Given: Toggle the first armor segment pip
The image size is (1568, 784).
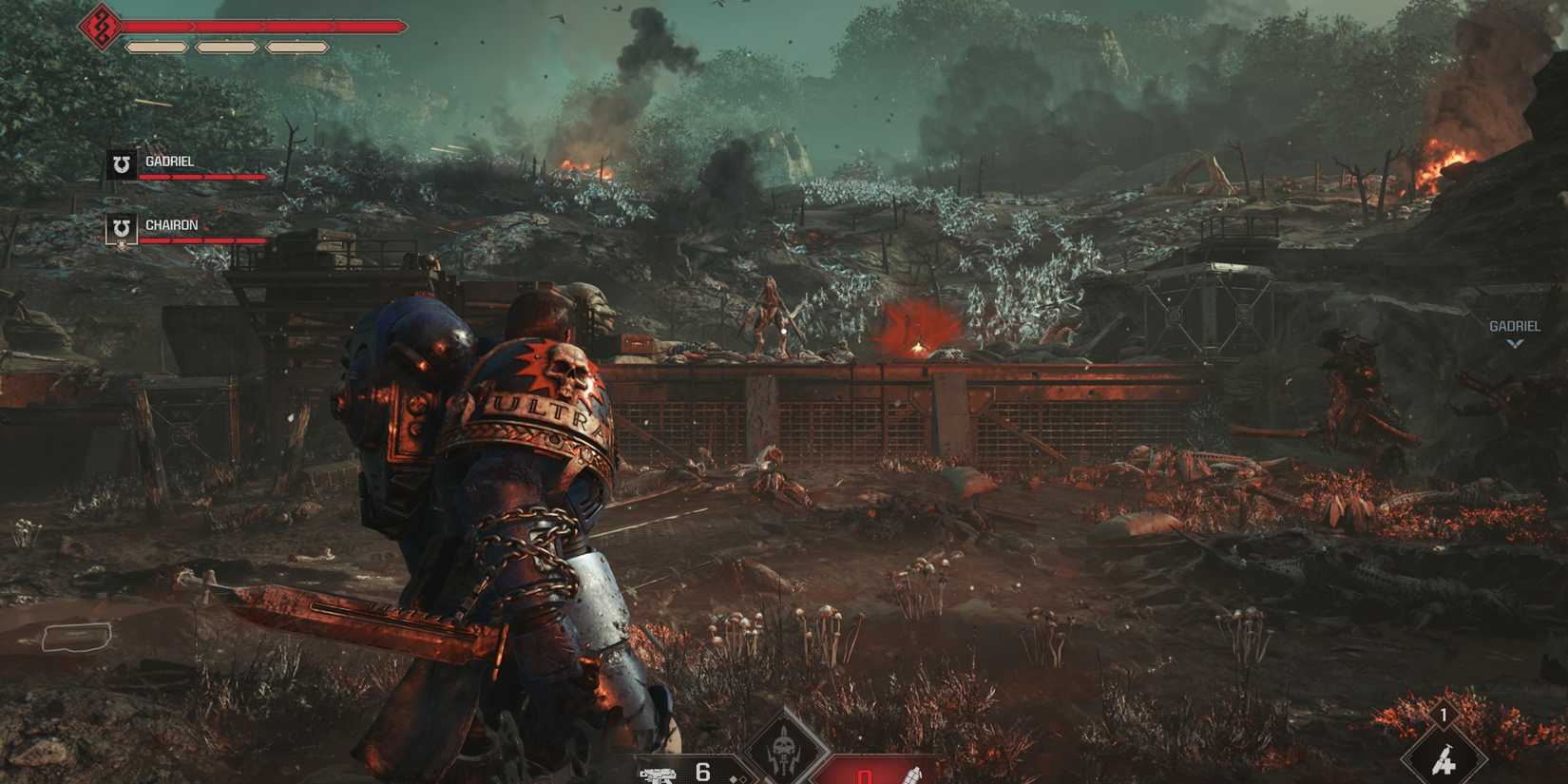Looking at the screenshot, I should coord(157,46).
